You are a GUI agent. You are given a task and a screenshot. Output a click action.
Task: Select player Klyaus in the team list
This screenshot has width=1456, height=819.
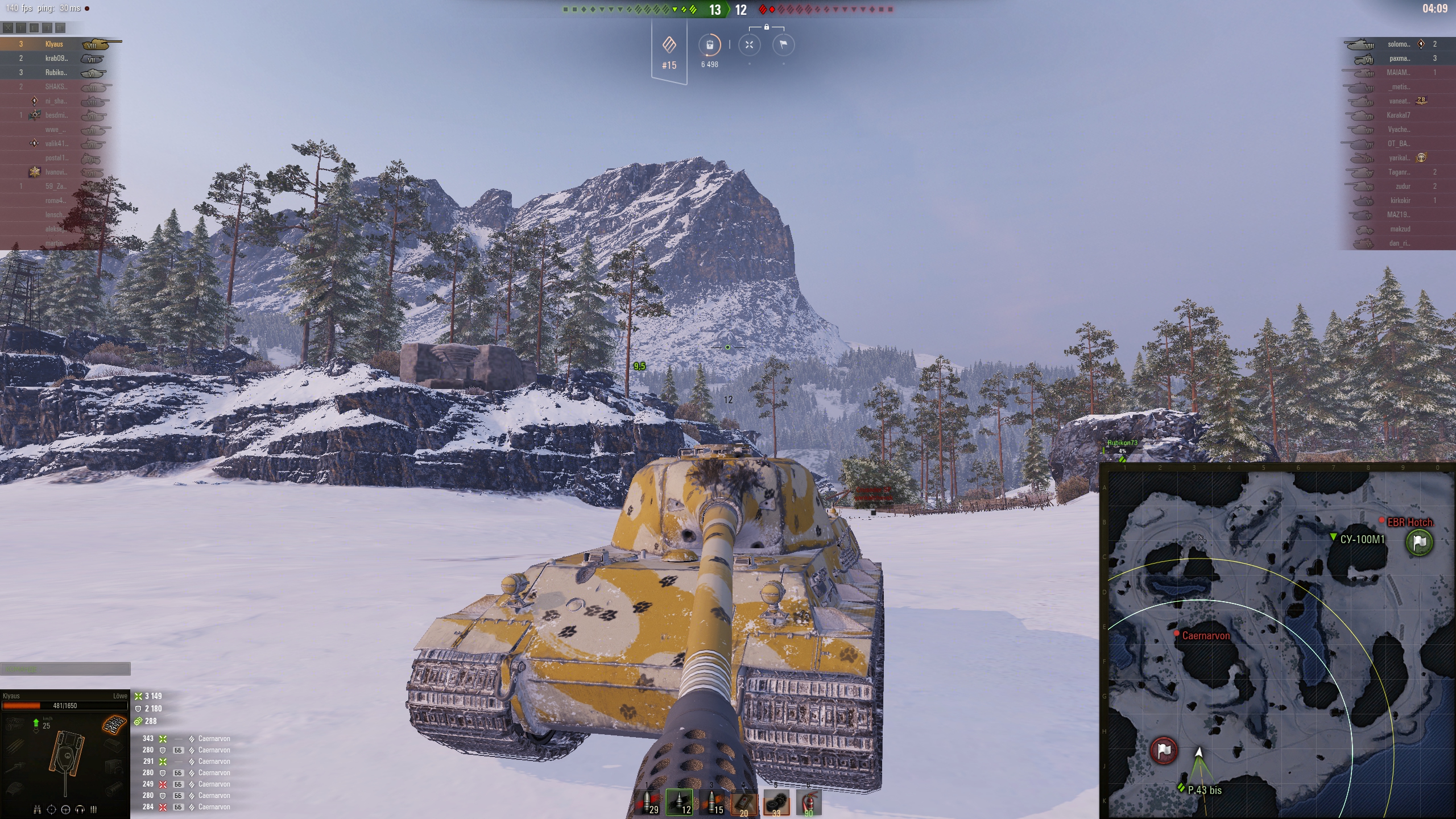pyautogui.click(x=55, y=44)
